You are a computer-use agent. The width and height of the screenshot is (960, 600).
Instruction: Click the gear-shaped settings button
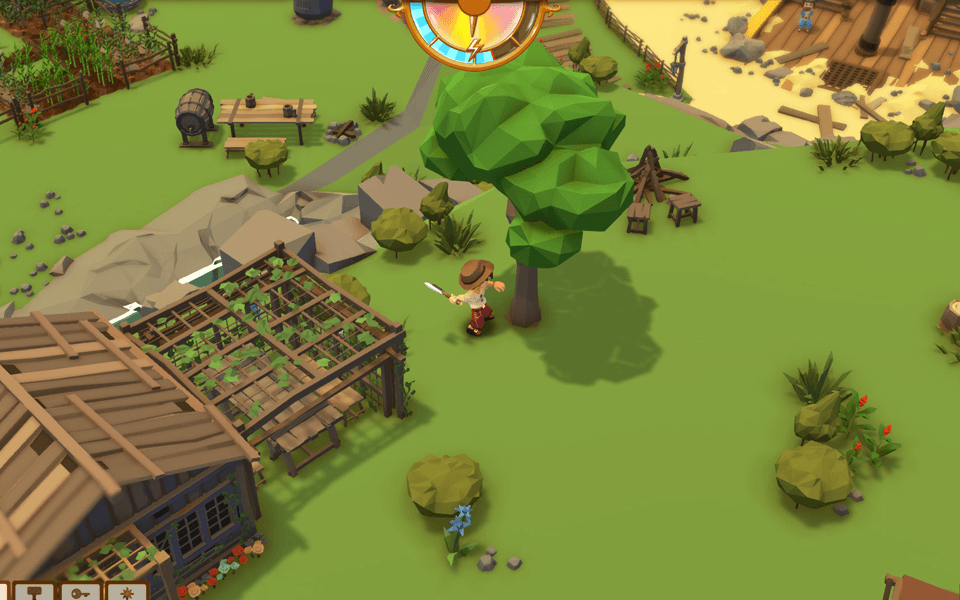[127, 592]
